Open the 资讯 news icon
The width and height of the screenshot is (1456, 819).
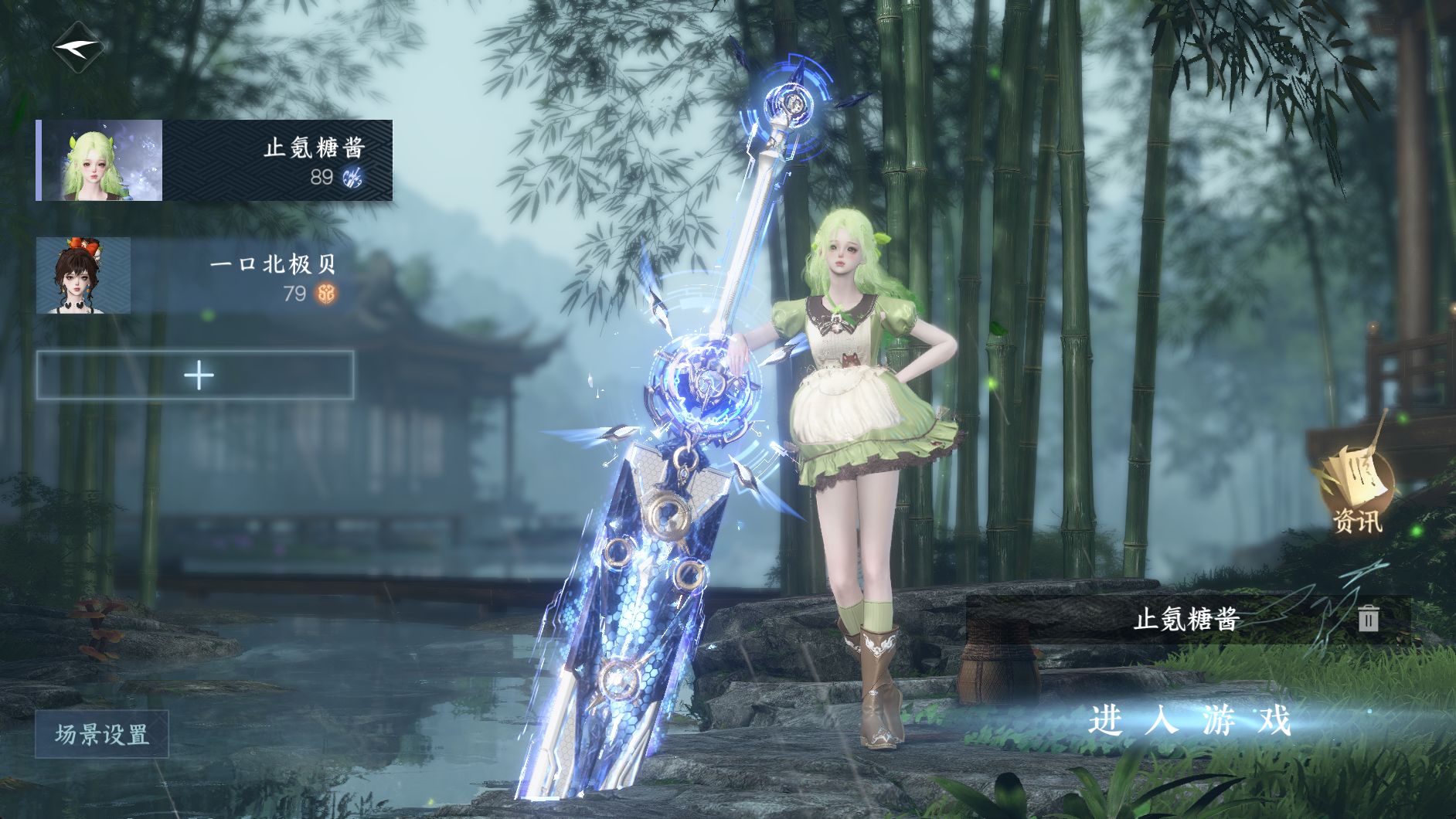pyautogui.click(x=1356, y=490)
